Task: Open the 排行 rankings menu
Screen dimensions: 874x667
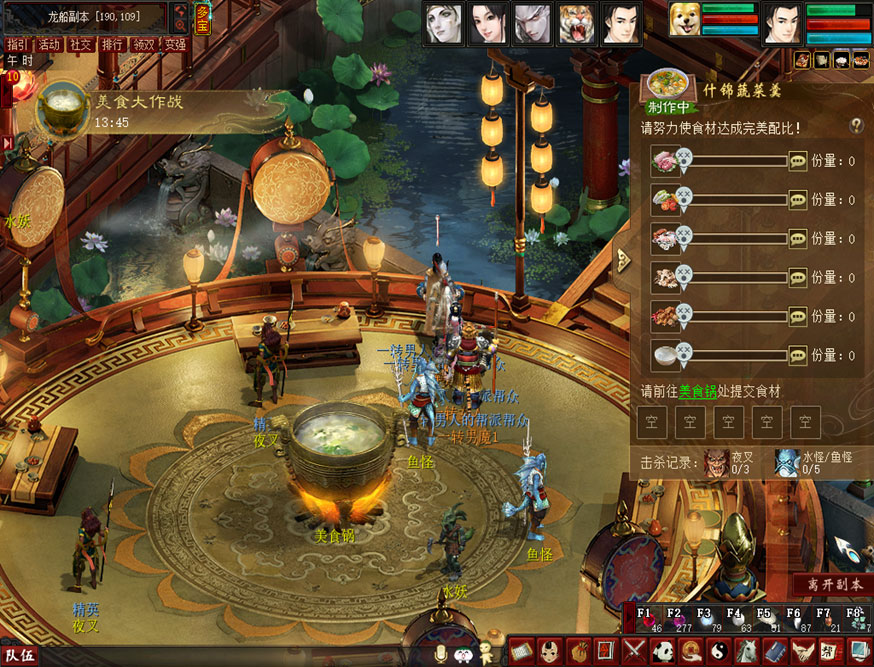Action: (x=112, y=44)
